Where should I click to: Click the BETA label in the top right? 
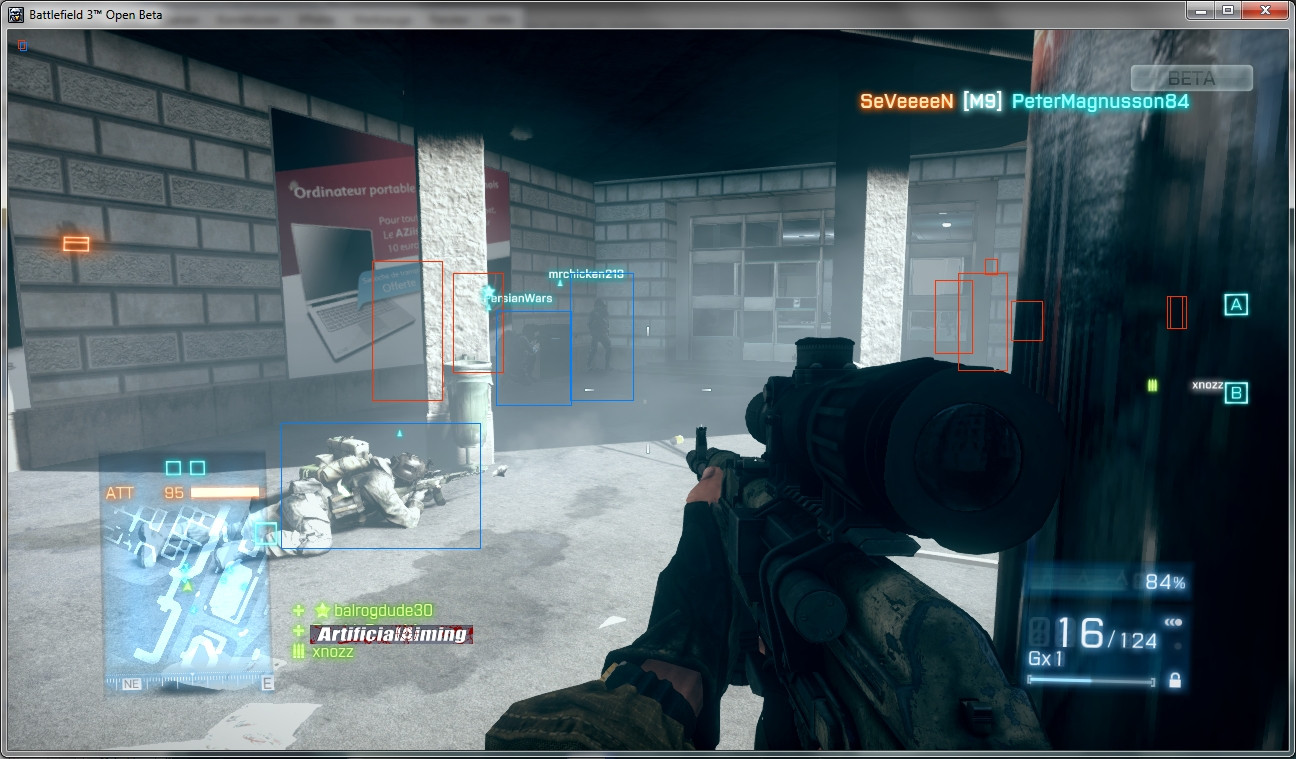click(1190, 78)
